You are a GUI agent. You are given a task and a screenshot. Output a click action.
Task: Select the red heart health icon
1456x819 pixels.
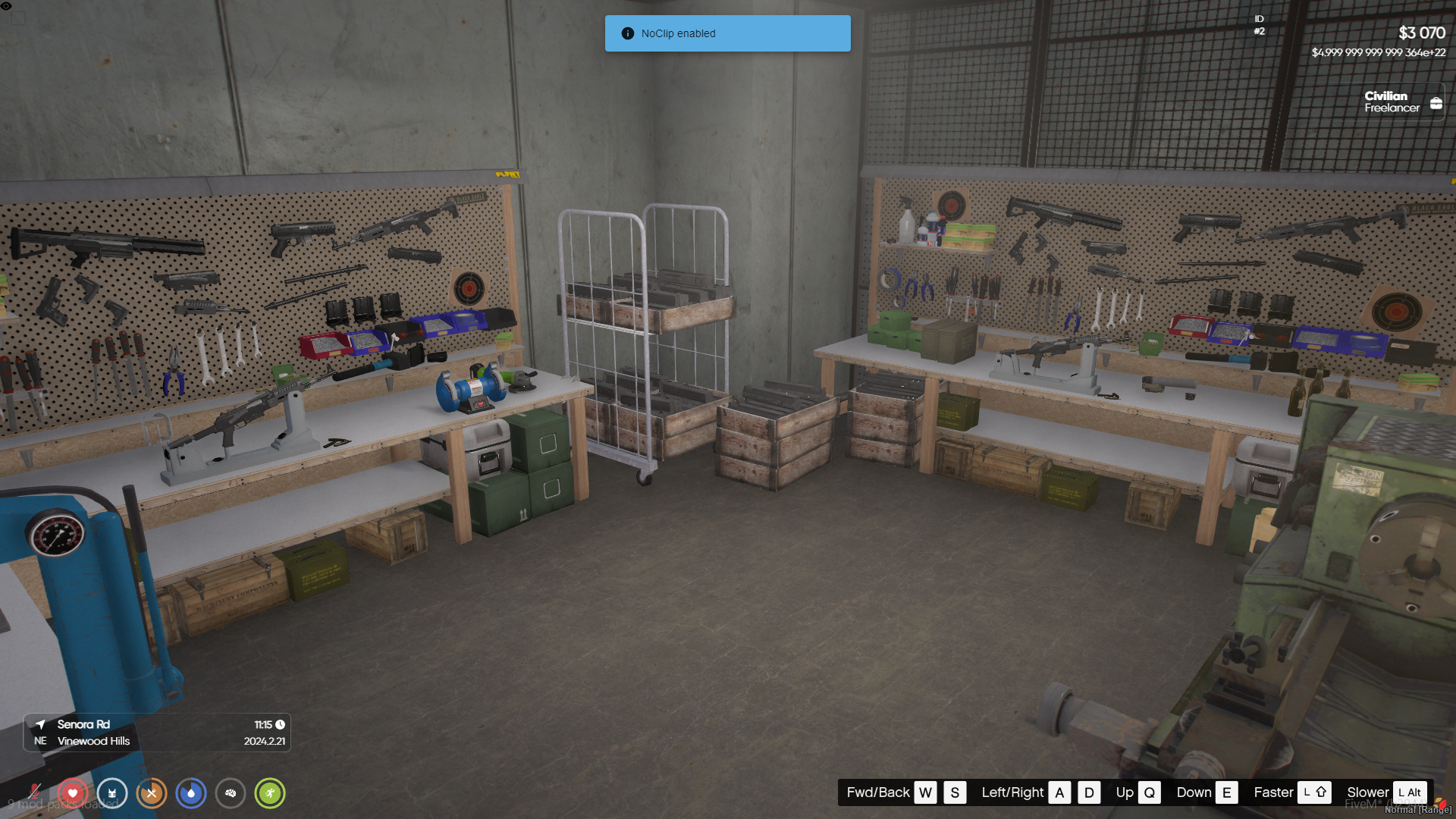[73, 793]
